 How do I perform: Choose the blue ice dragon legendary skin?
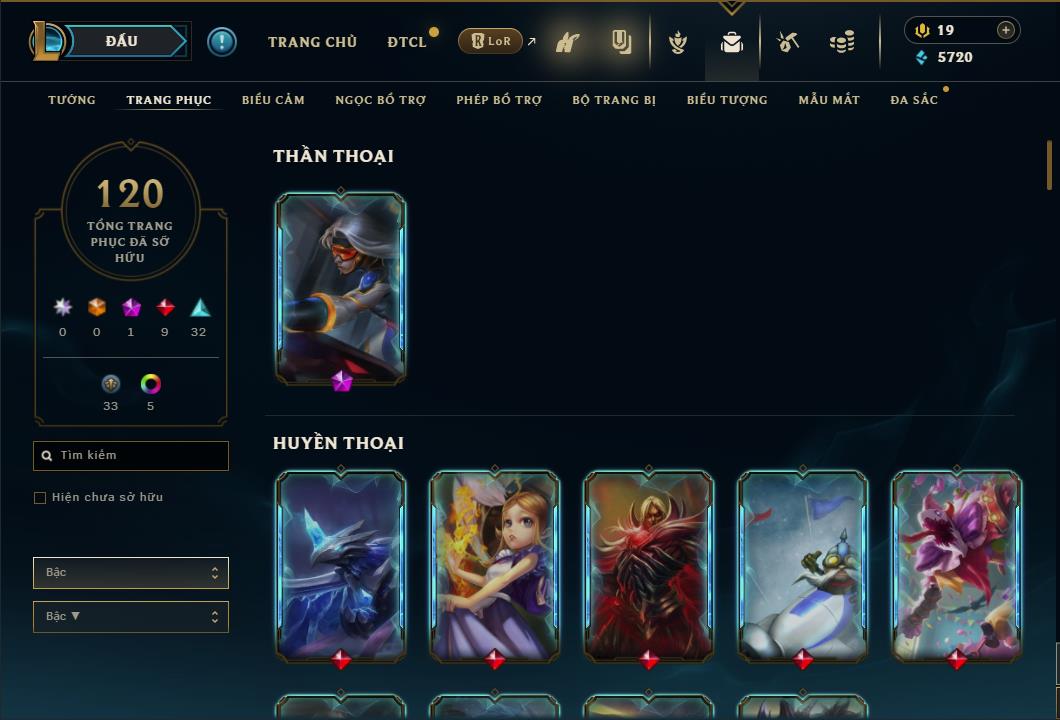[x=341, y=566]
